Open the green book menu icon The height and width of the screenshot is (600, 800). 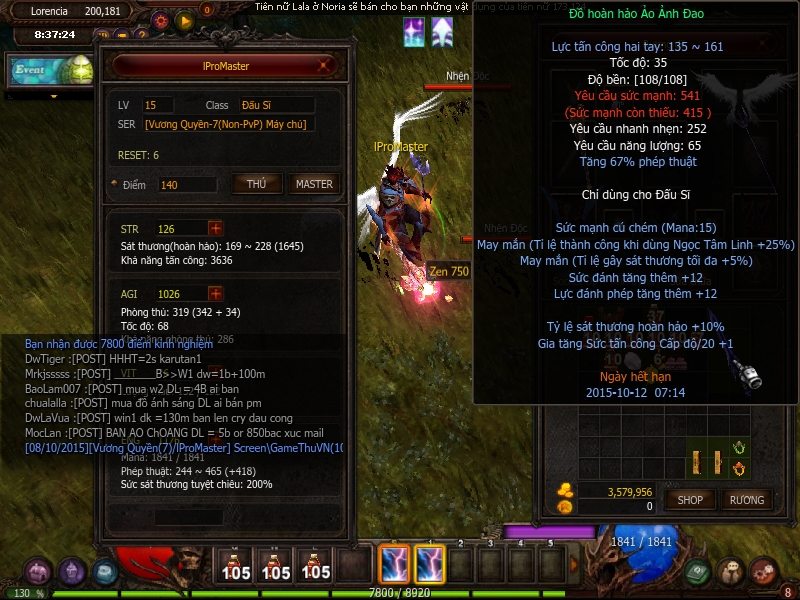point(698,572)
